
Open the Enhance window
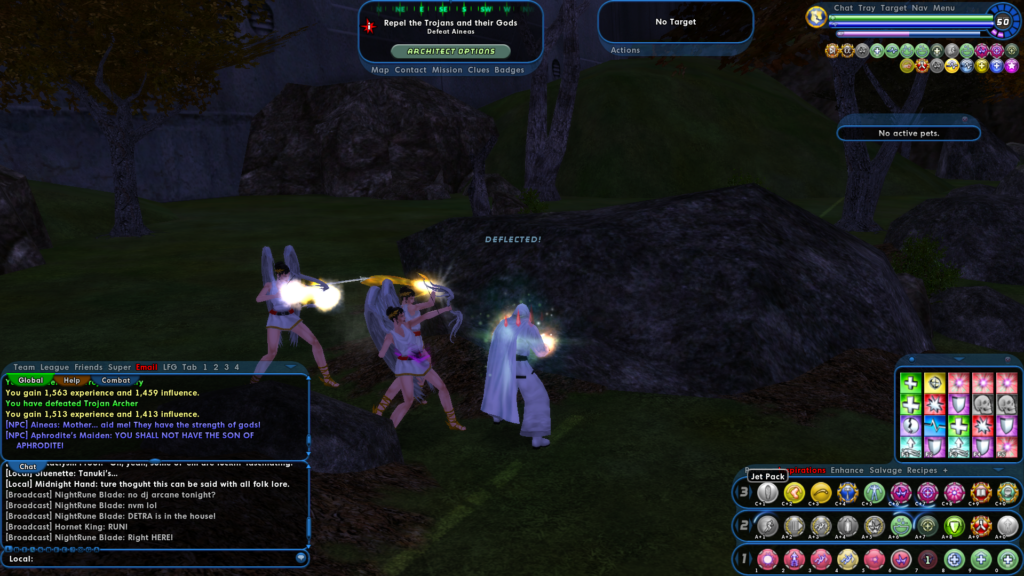tap(847, 470)
